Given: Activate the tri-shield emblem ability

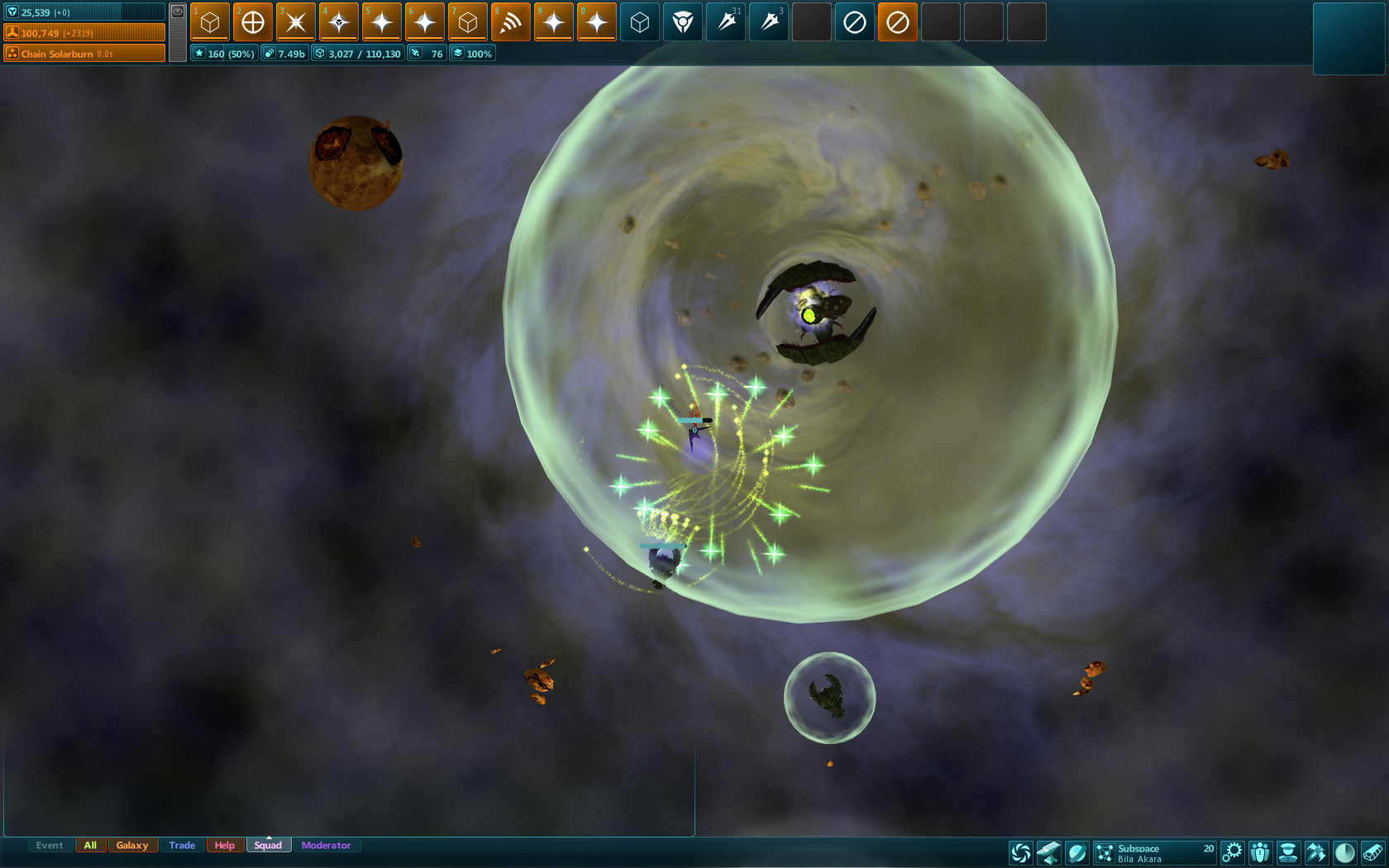Looking at the screenshot, I should tap(683, 22).
